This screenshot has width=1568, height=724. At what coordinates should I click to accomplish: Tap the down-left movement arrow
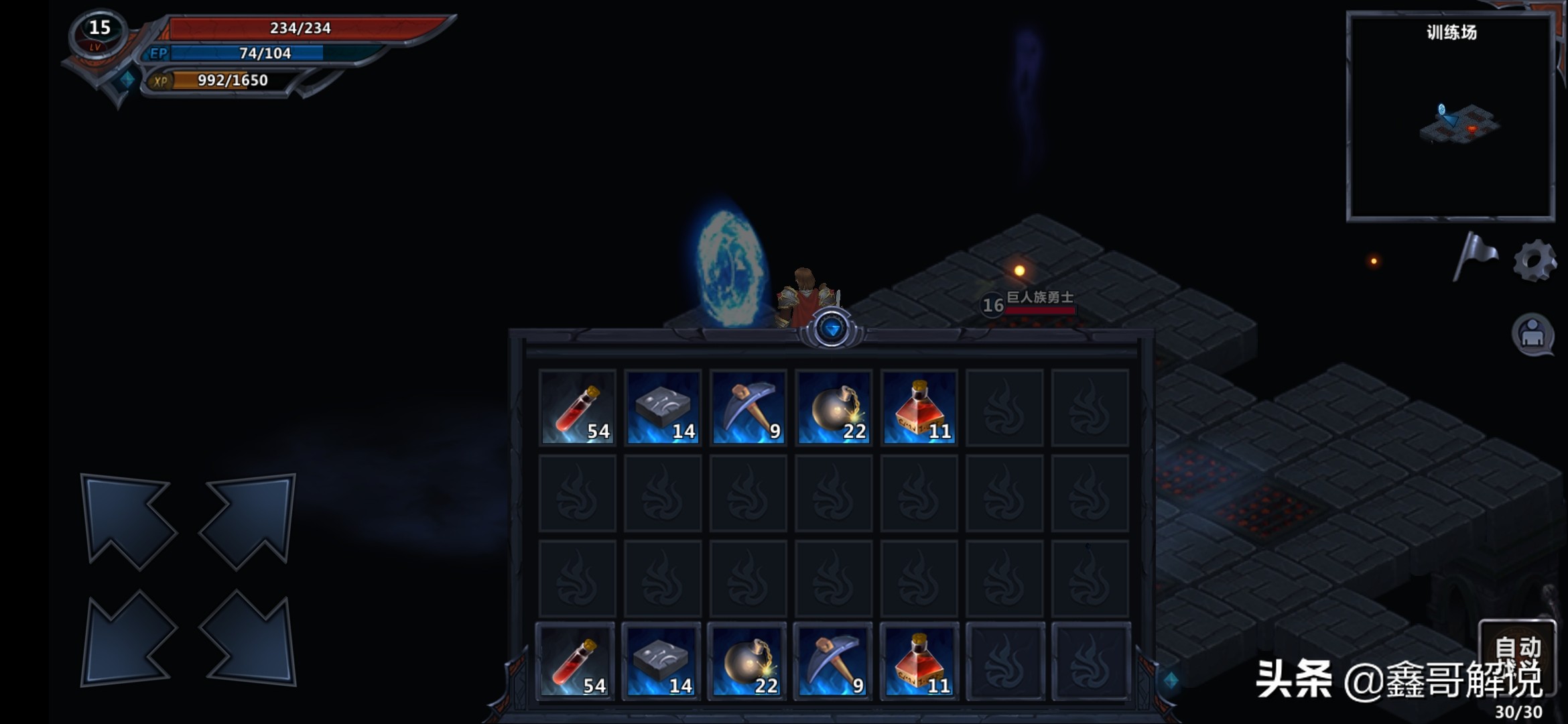[127, 640]
